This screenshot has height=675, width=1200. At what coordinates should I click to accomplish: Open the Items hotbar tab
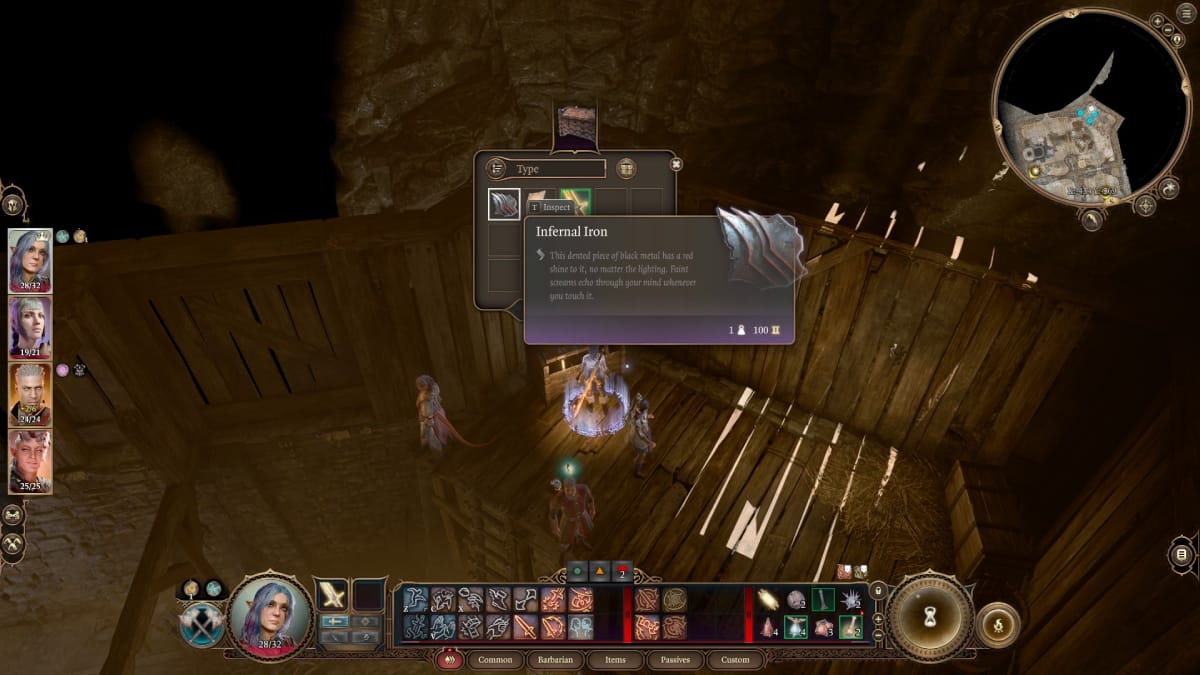615,660
